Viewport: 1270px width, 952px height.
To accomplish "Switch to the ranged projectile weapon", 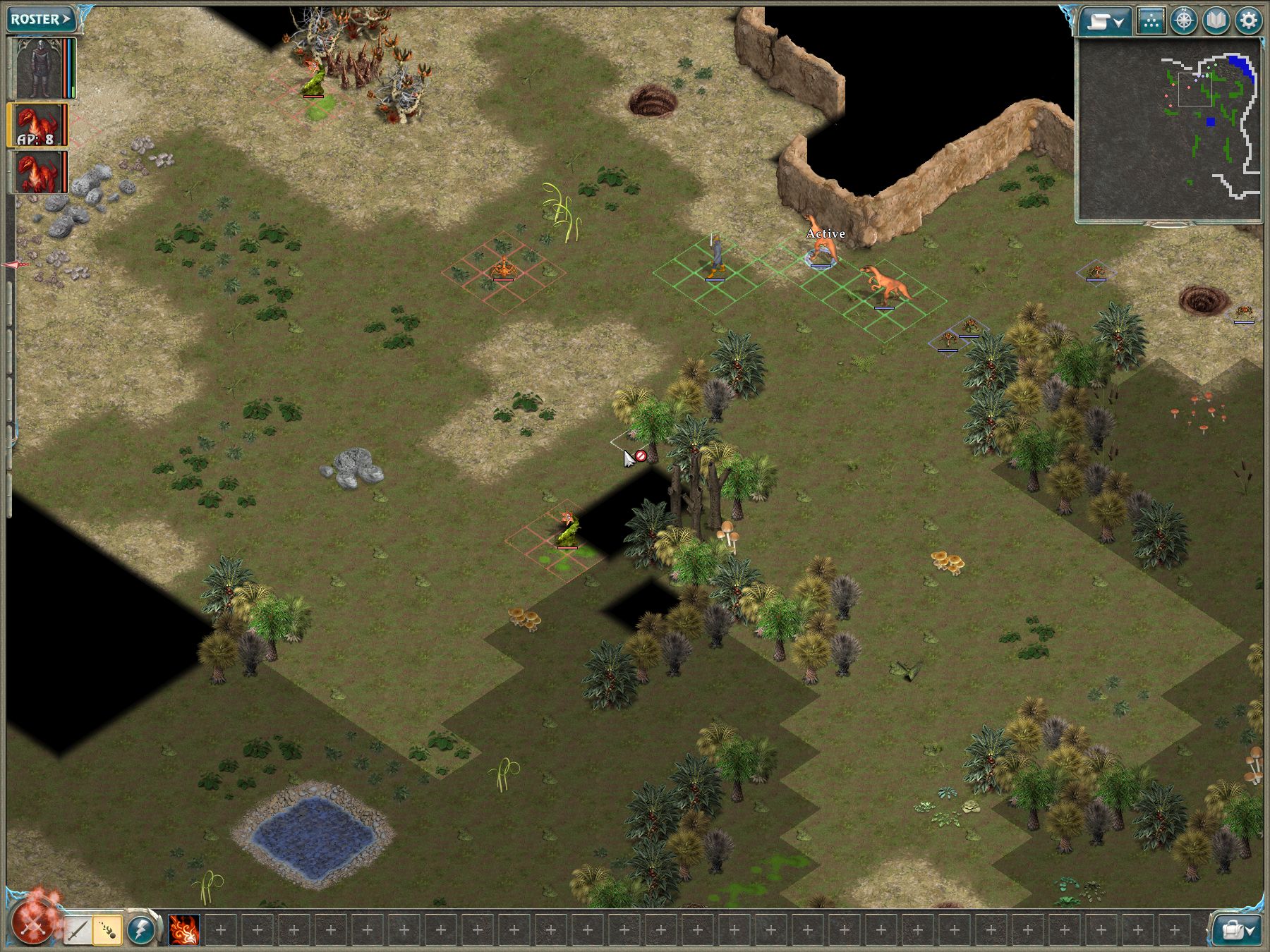I will pos(107,930).
